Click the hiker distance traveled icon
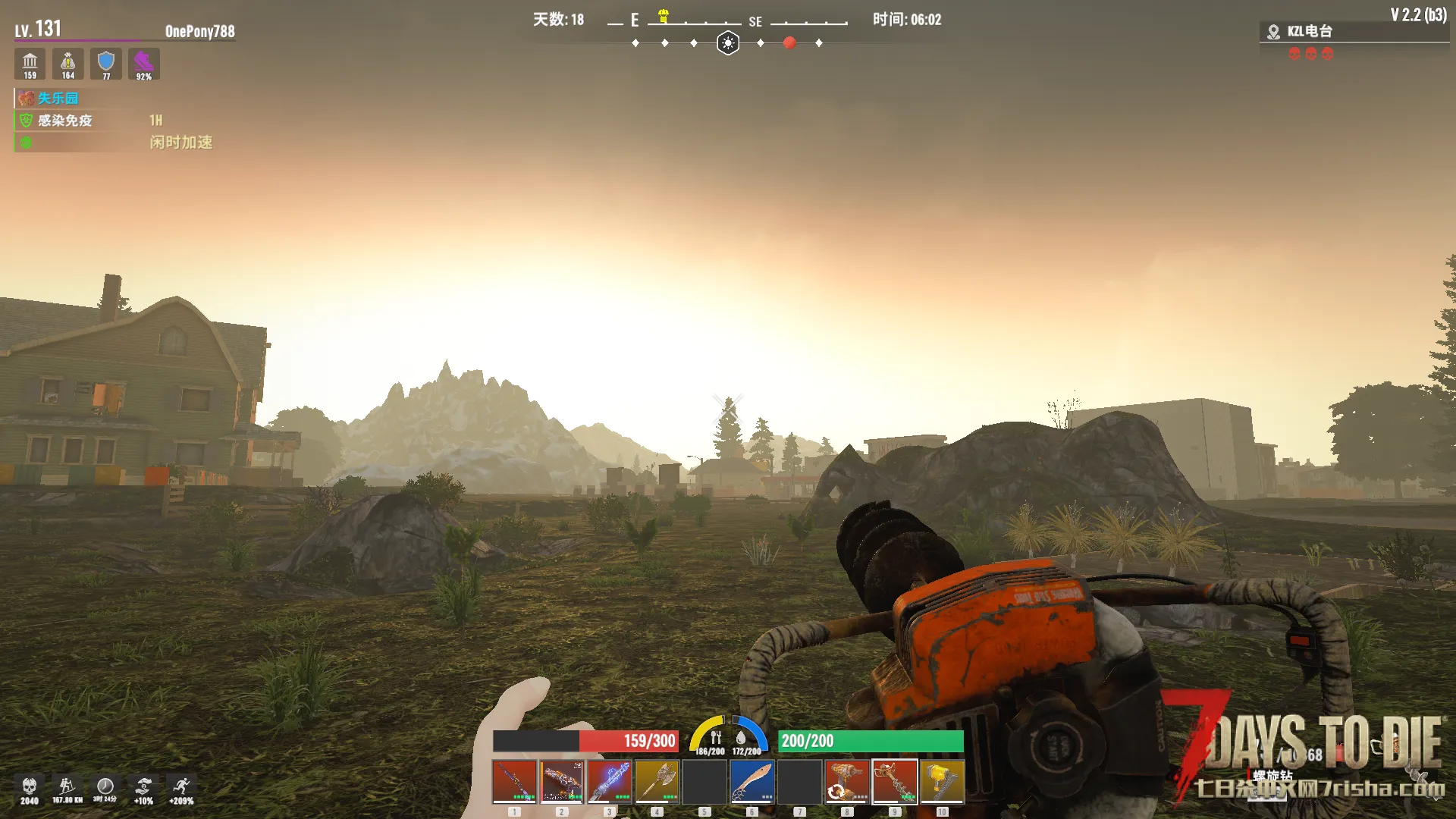Image resolution: width=1456 pixels, height=819 pixels. pos(67,789)
